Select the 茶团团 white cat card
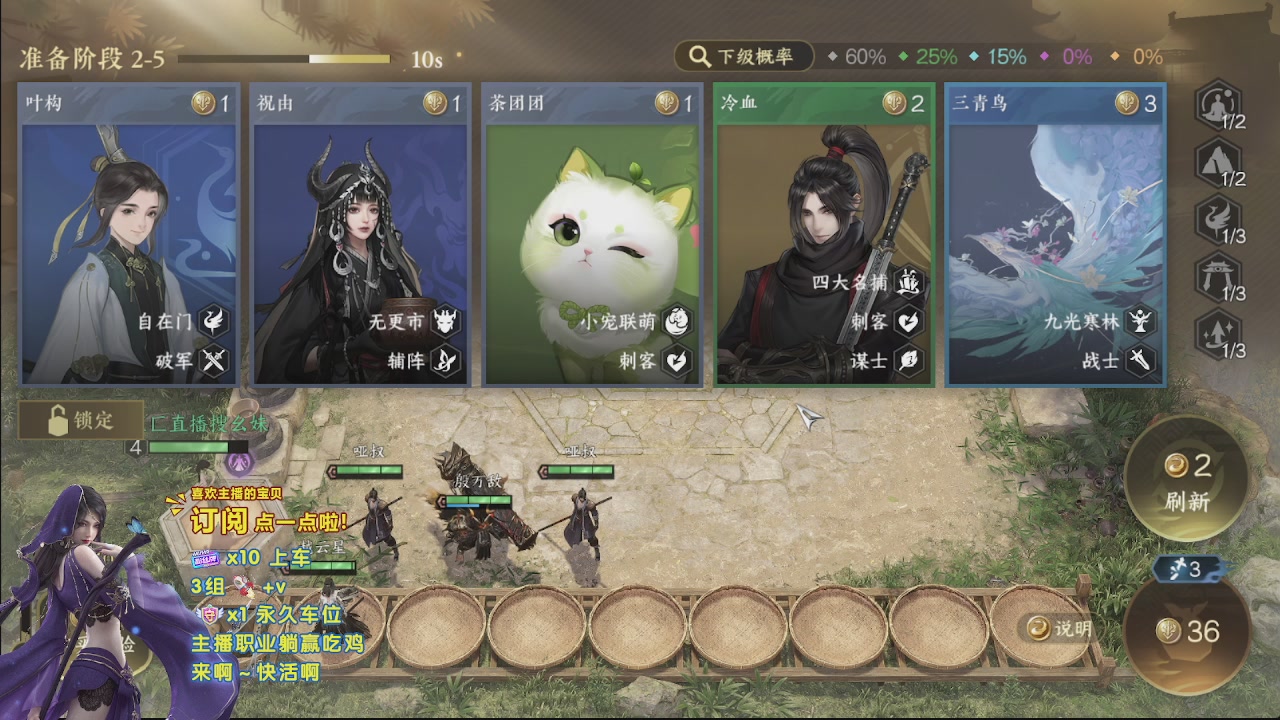1280x720 pixels. click(x=592, y=235)
